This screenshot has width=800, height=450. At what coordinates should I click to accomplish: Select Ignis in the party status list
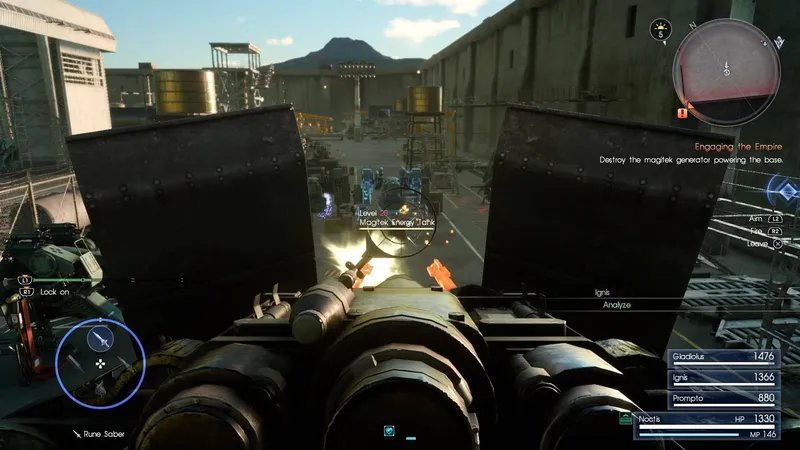pos(726,376)
